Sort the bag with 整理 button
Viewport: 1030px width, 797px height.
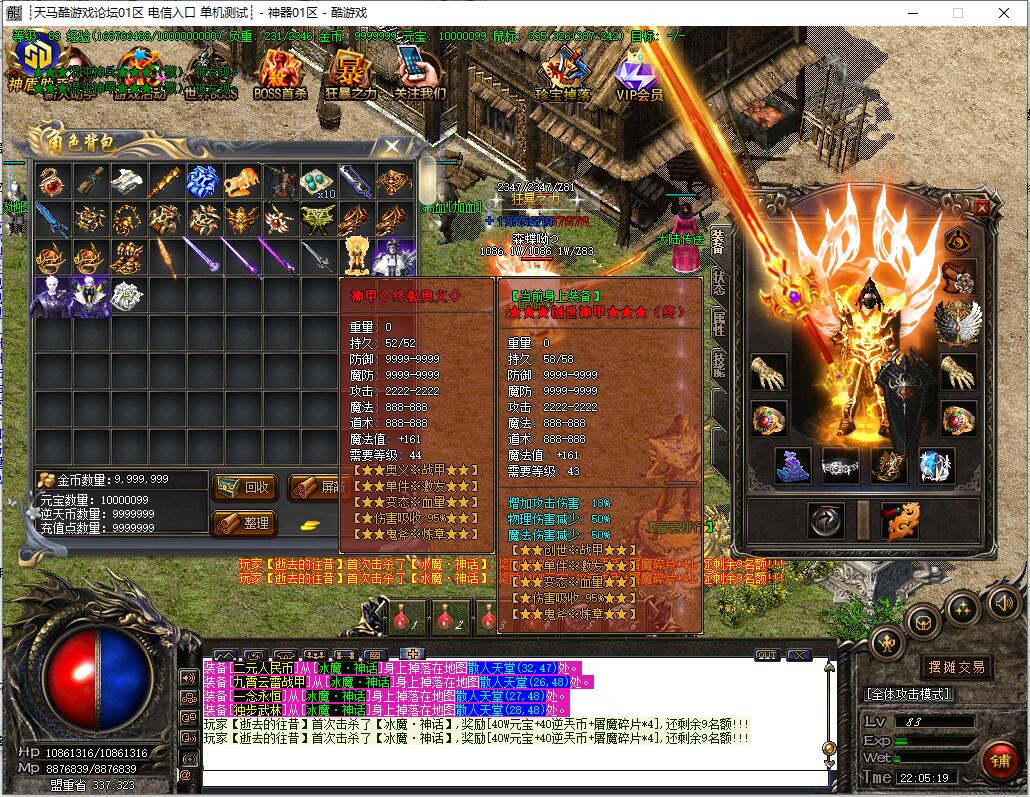coord(245,523)
